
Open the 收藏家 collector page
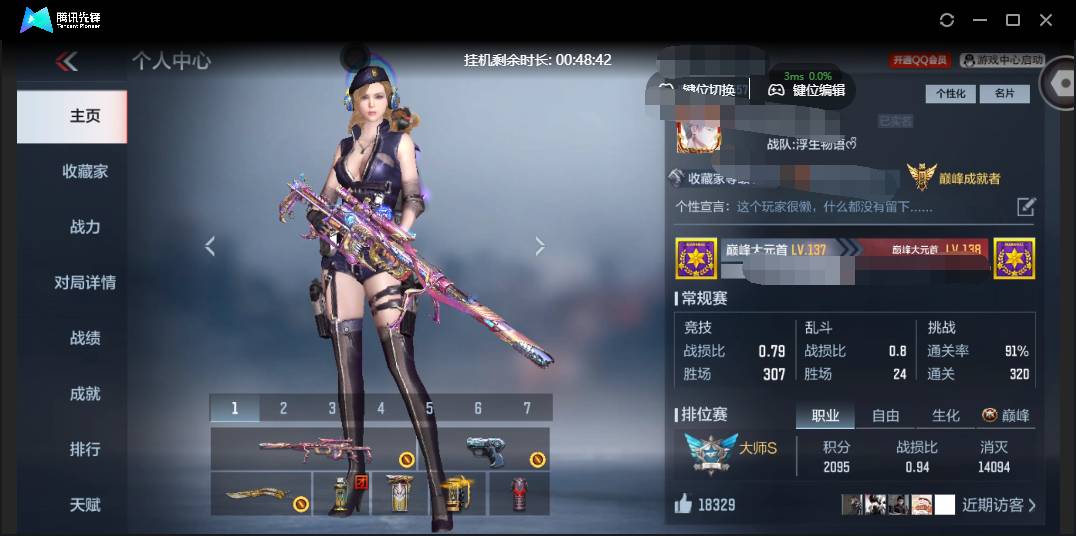pos(85,171)
